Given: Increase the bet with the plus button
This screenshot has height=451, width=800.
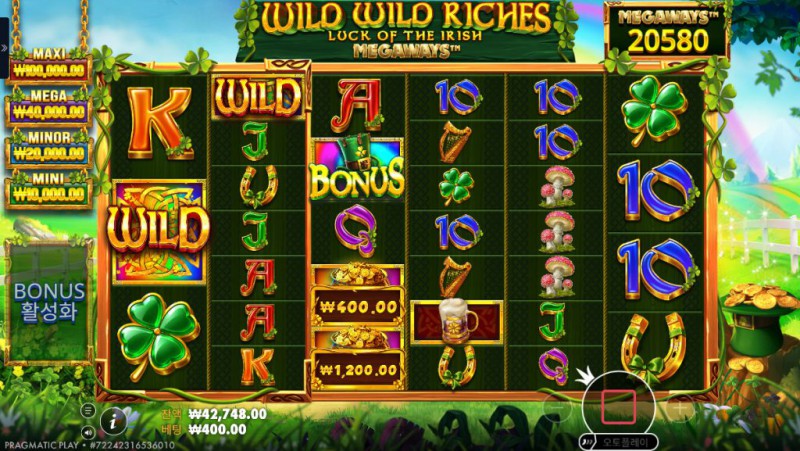Looking at the screenshot, I should point(679,408).
